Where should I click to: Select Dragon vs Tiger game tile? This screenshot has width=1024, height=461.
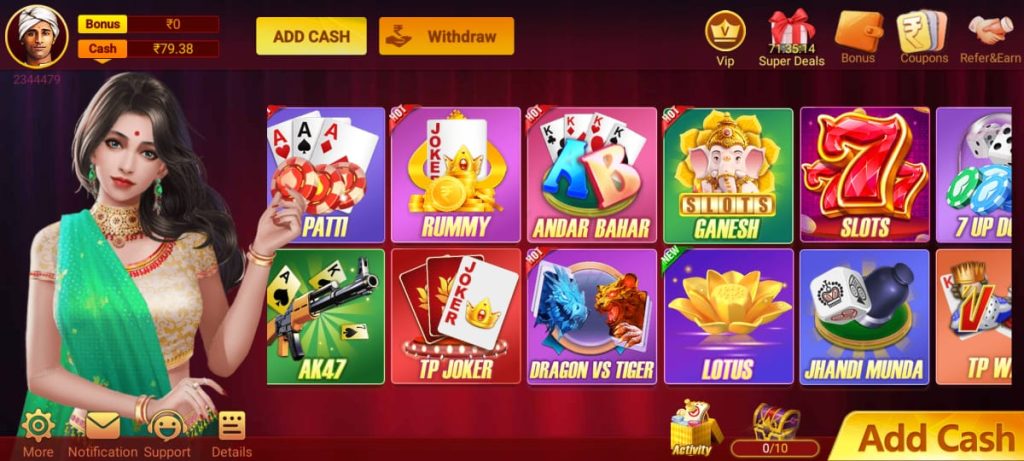591,316
